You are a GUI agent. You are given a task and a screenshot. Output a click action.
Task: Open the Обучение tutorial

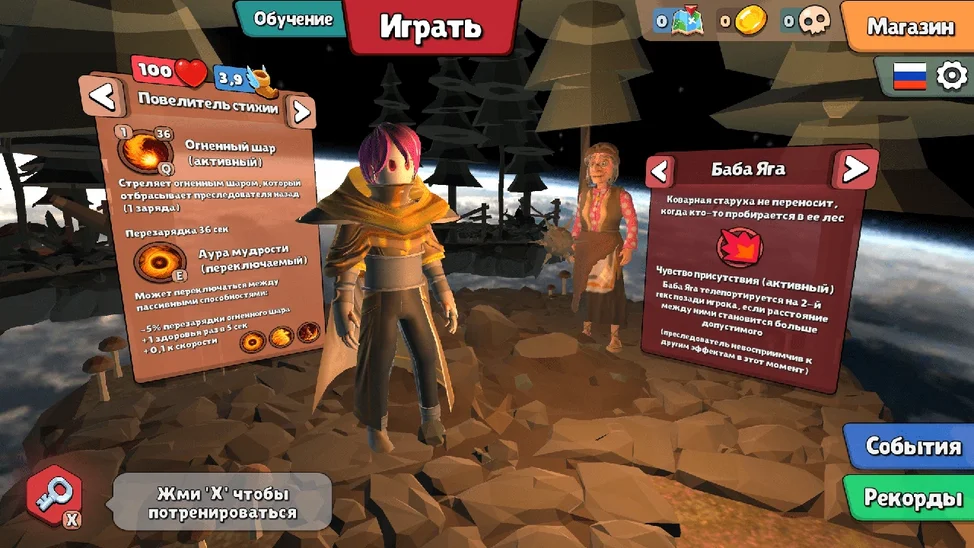[292, 19]
